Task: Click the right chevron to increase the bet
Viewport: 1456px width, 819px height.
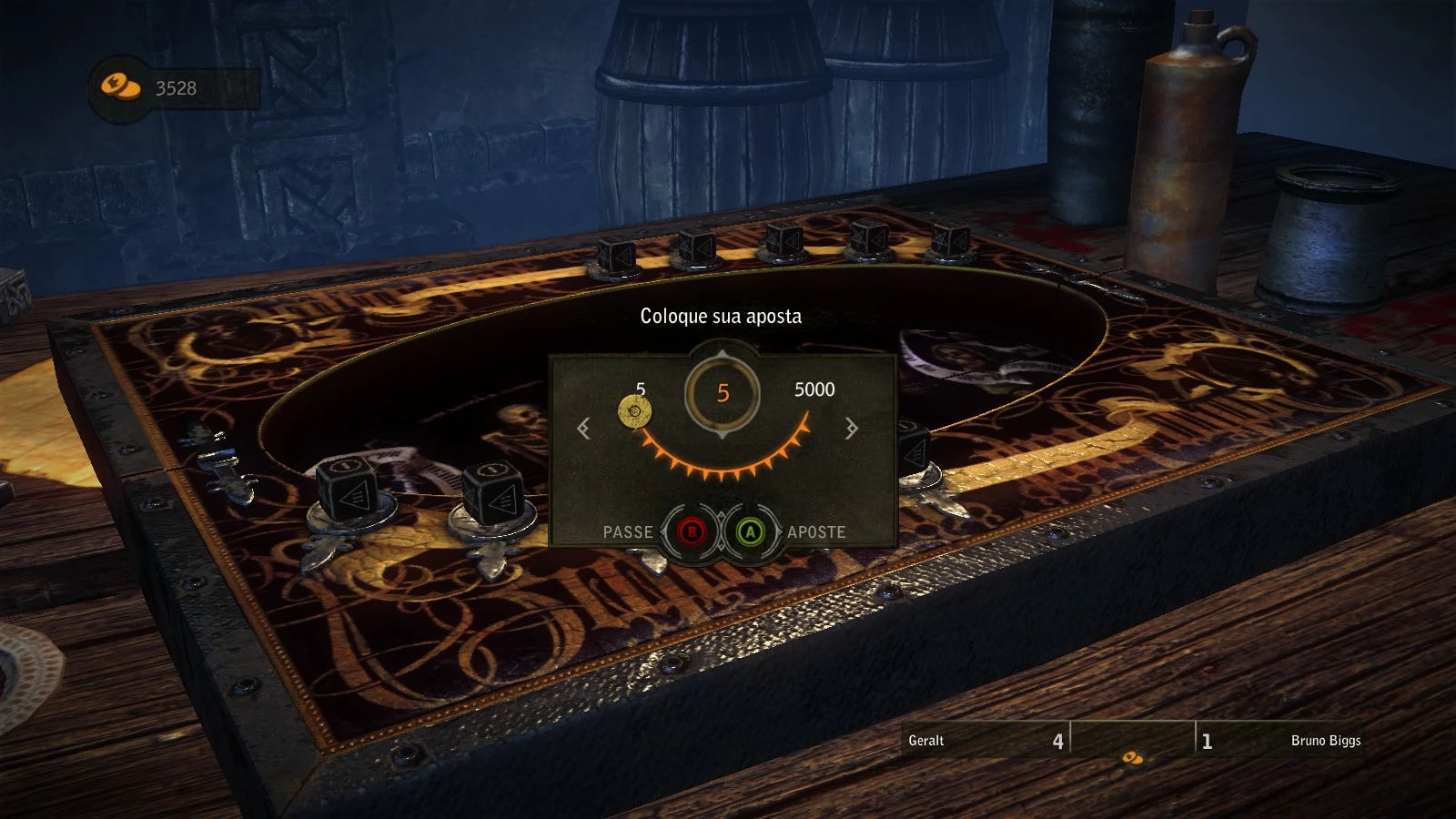Action: (851, 428)
